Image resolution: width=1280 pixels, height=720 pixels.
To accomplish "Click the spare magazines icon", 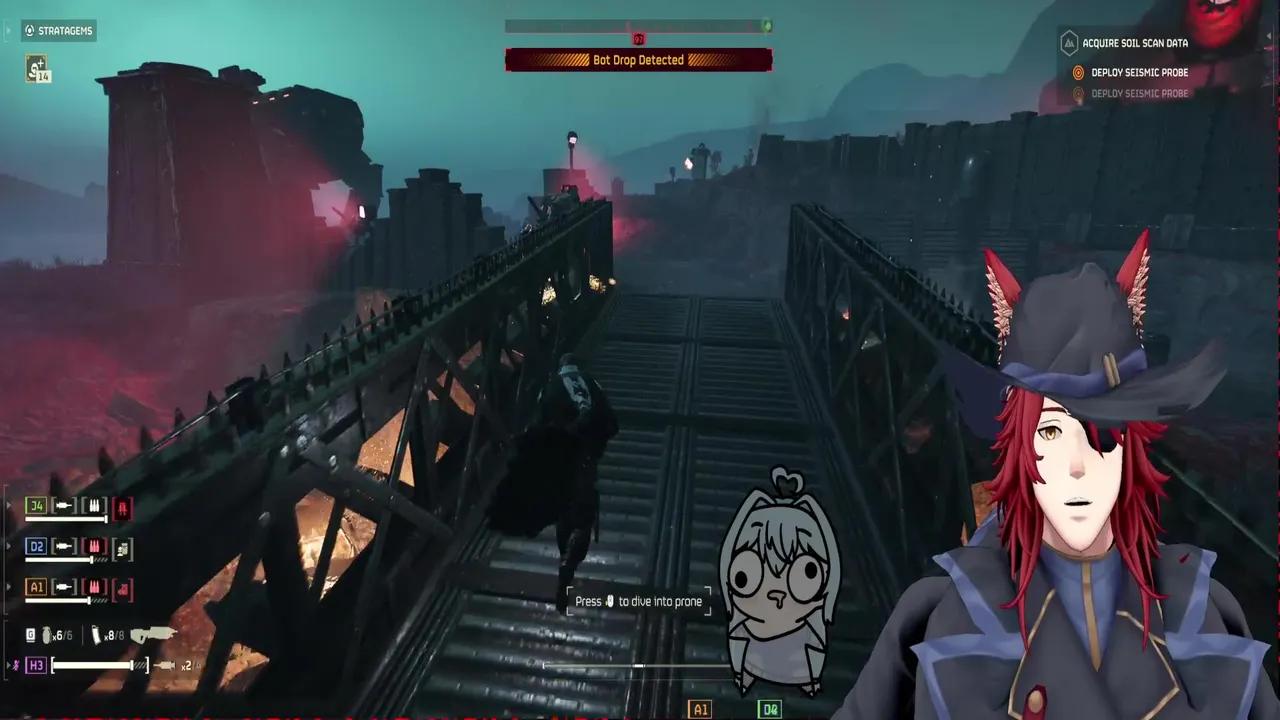I will coord(98,636).
